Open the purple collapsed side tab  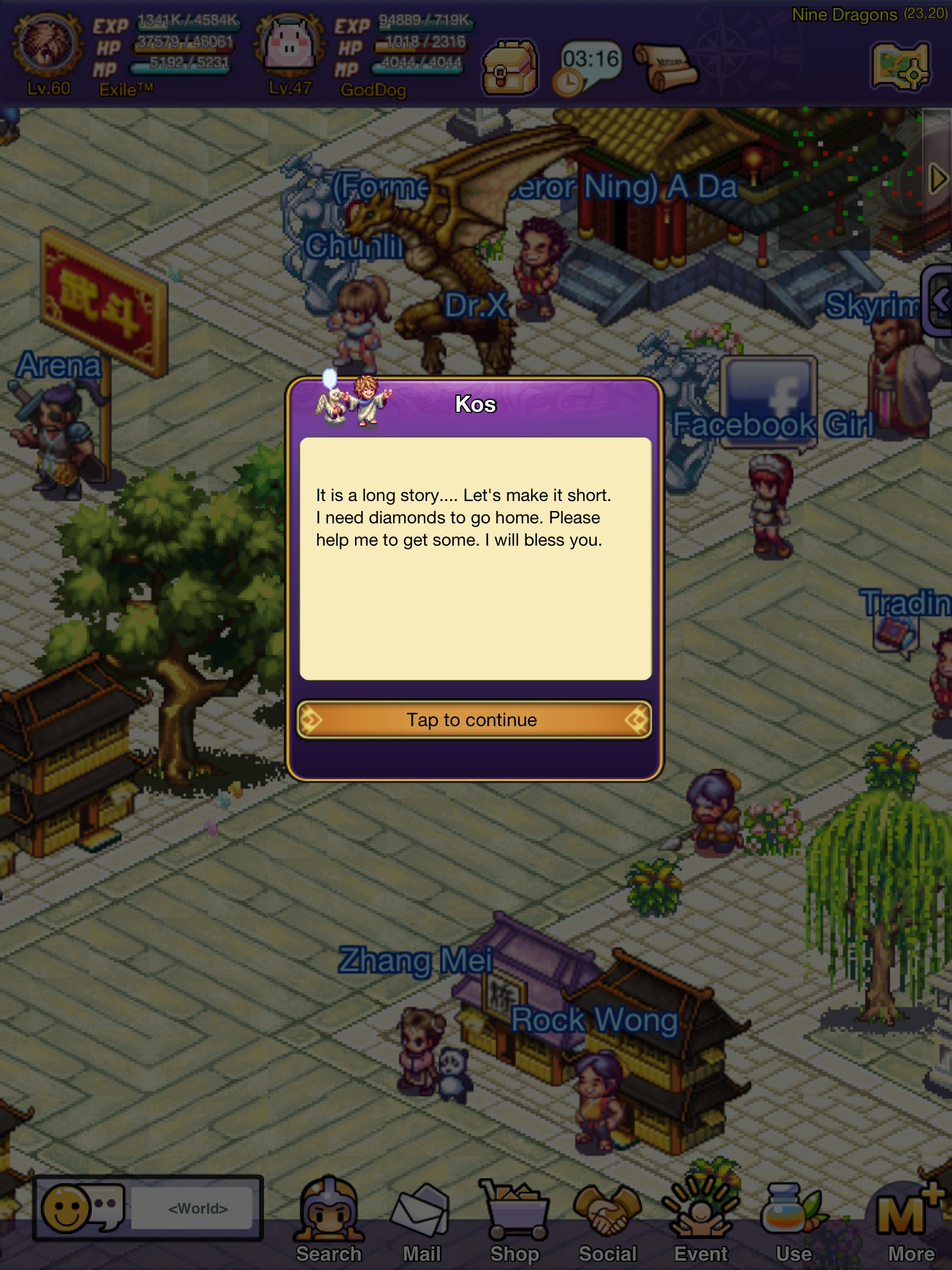click(938, 300)
